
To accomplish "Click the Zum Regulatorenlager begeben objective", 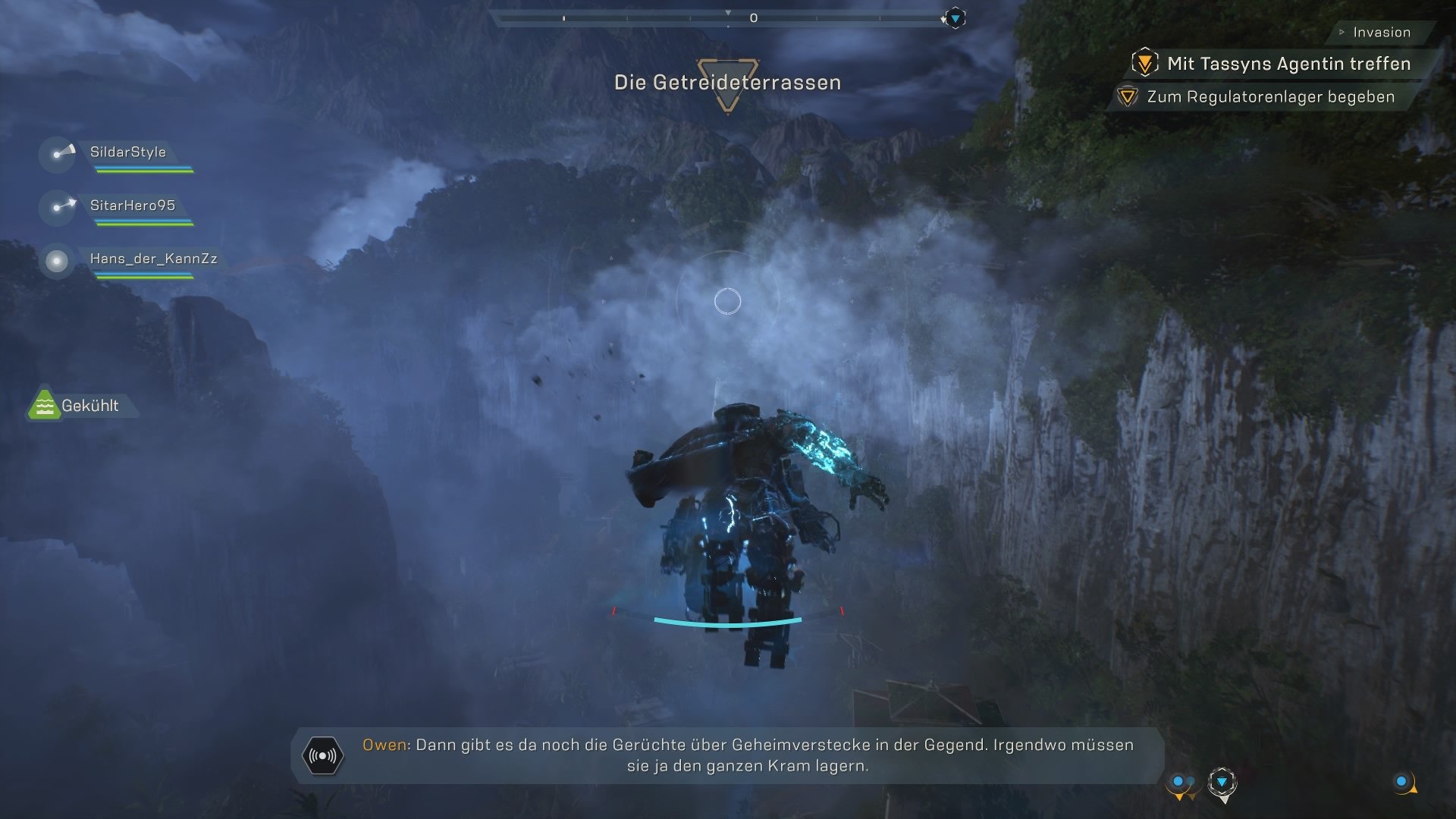I will coord(1269,97).
